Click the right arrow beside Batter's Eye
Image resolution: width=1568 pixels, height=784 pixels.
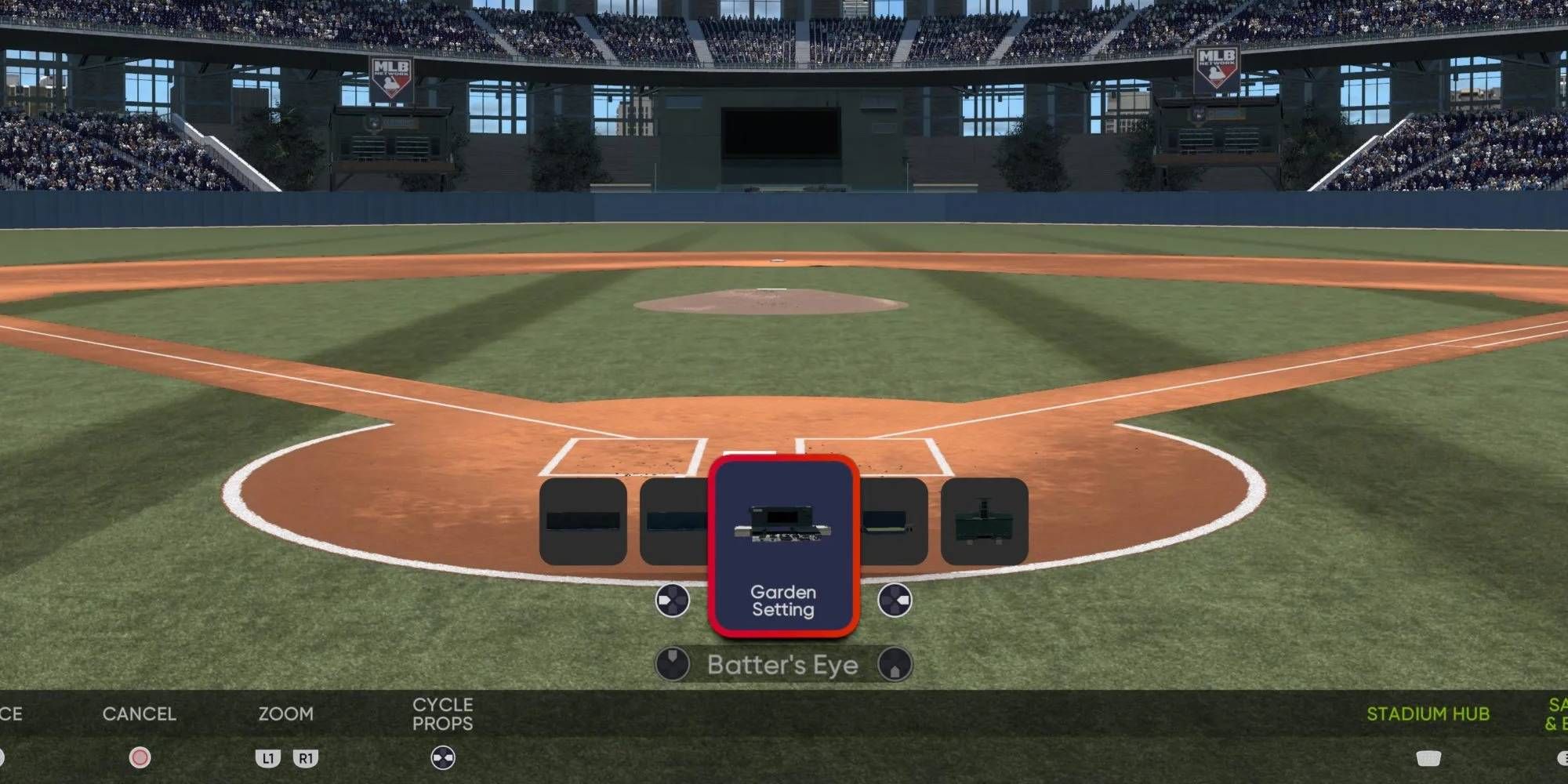[x=896, y=664]
